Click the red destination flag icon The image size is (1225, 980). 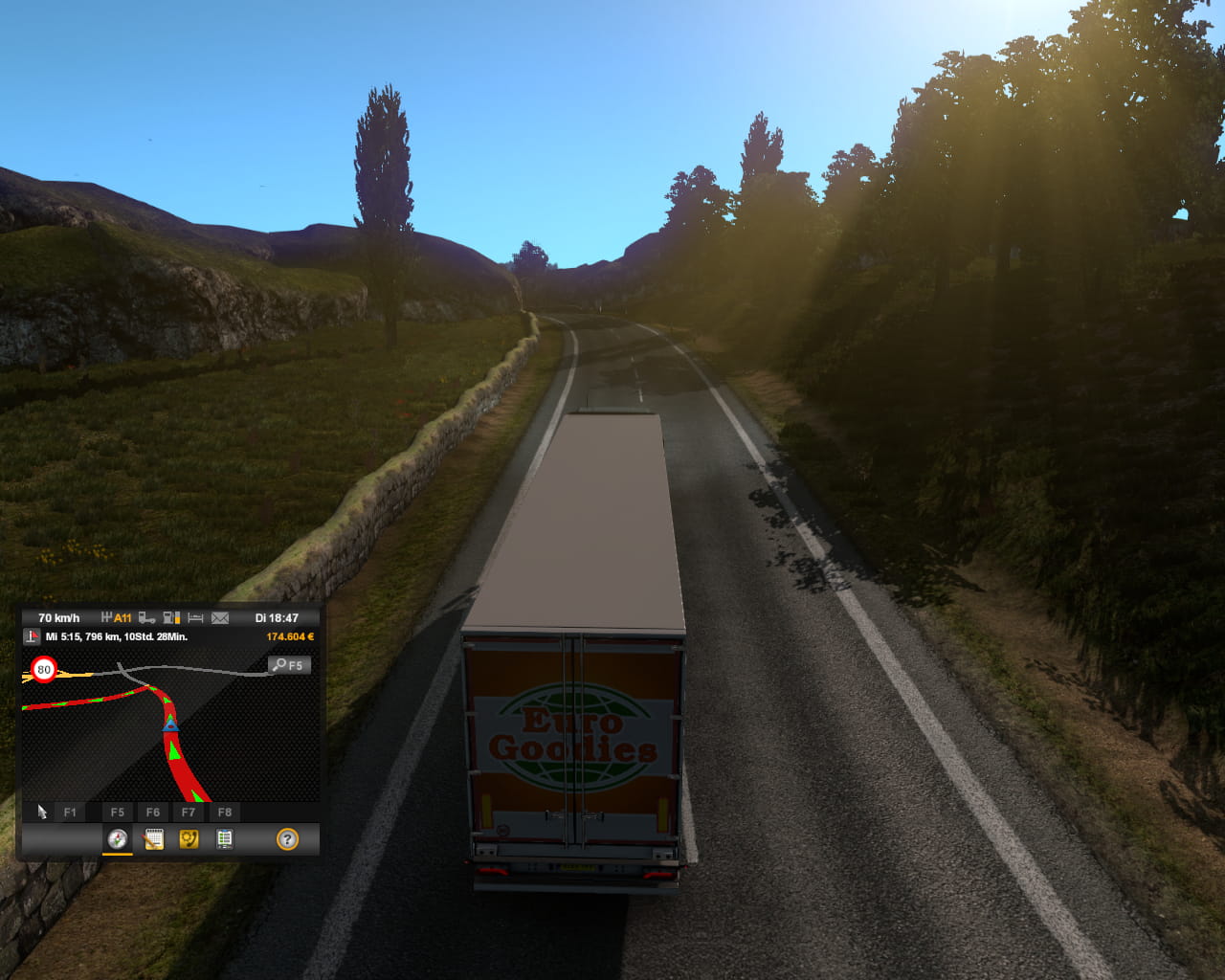pos(33,636)
